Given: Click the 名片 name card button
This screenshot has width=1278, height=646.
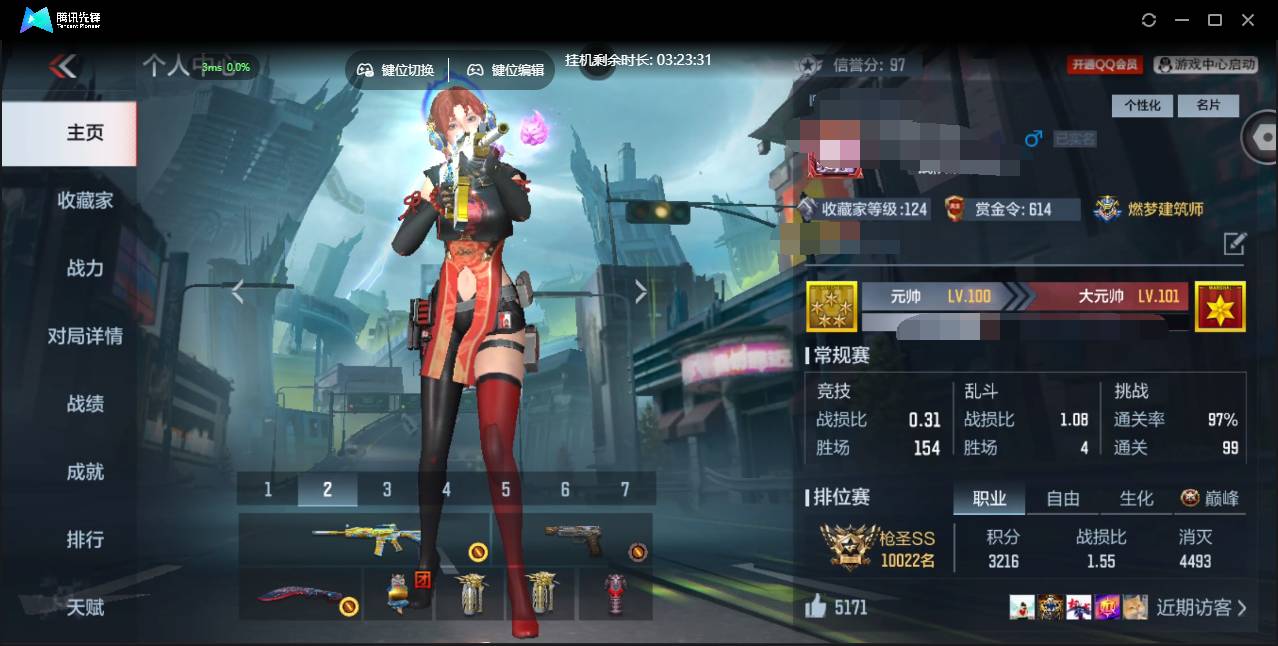Looking at the screenshot, I should 1208,105.
